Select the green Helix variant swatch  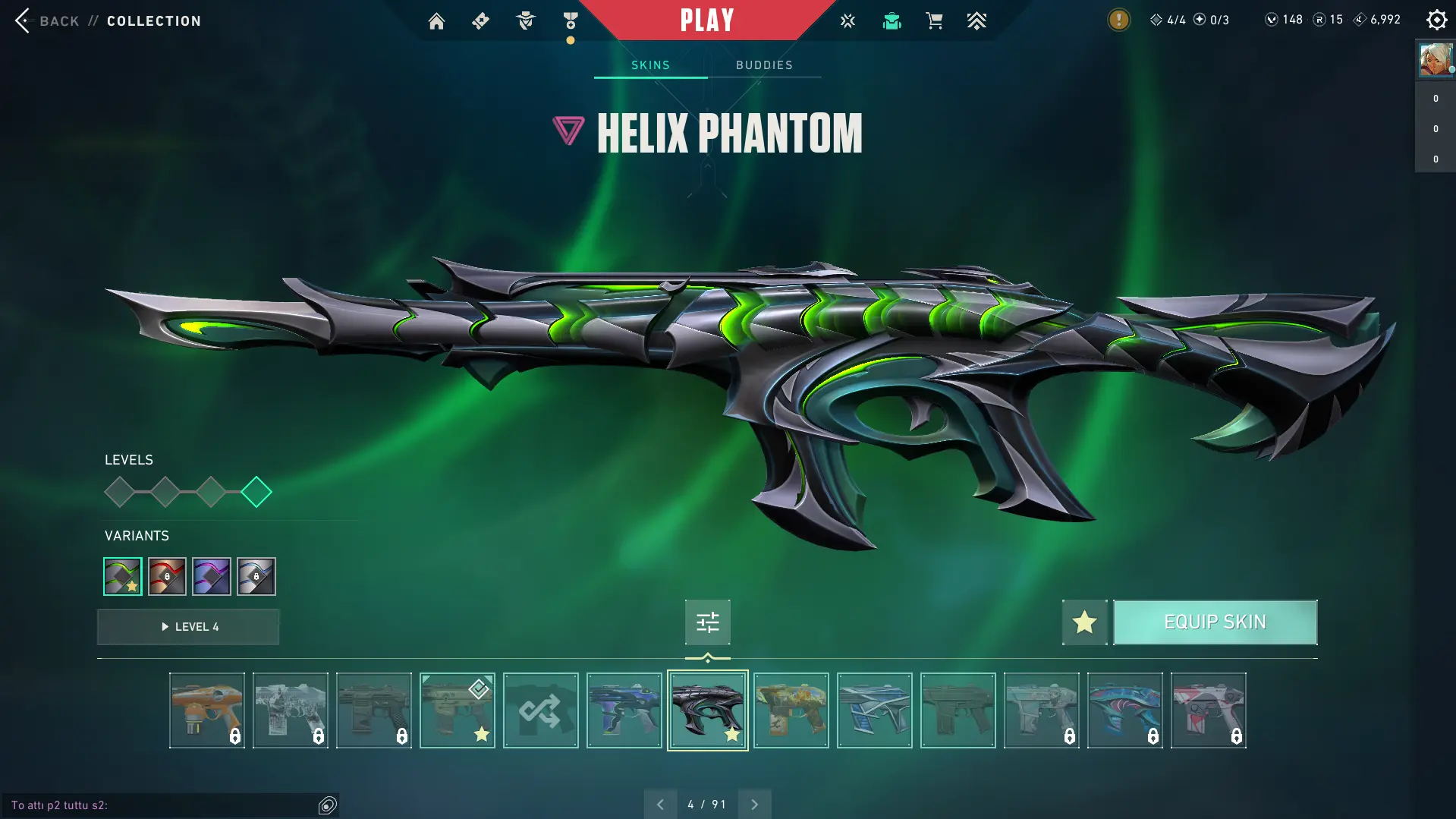click(x=123, y=577)
